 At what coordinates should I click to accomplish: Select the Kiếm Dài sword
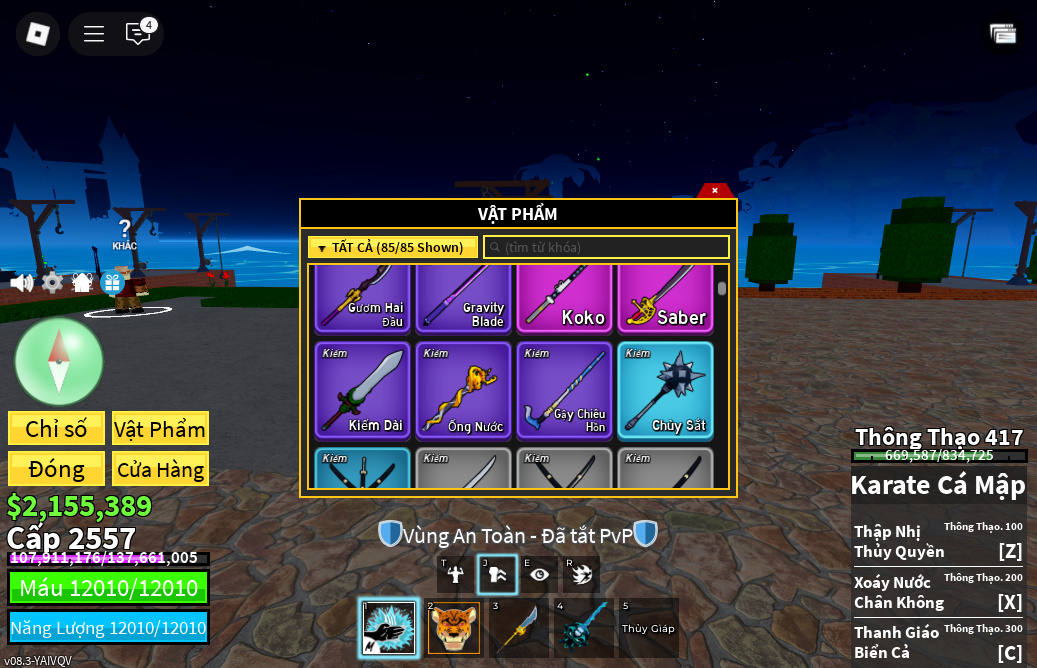(x=362, y=390)
